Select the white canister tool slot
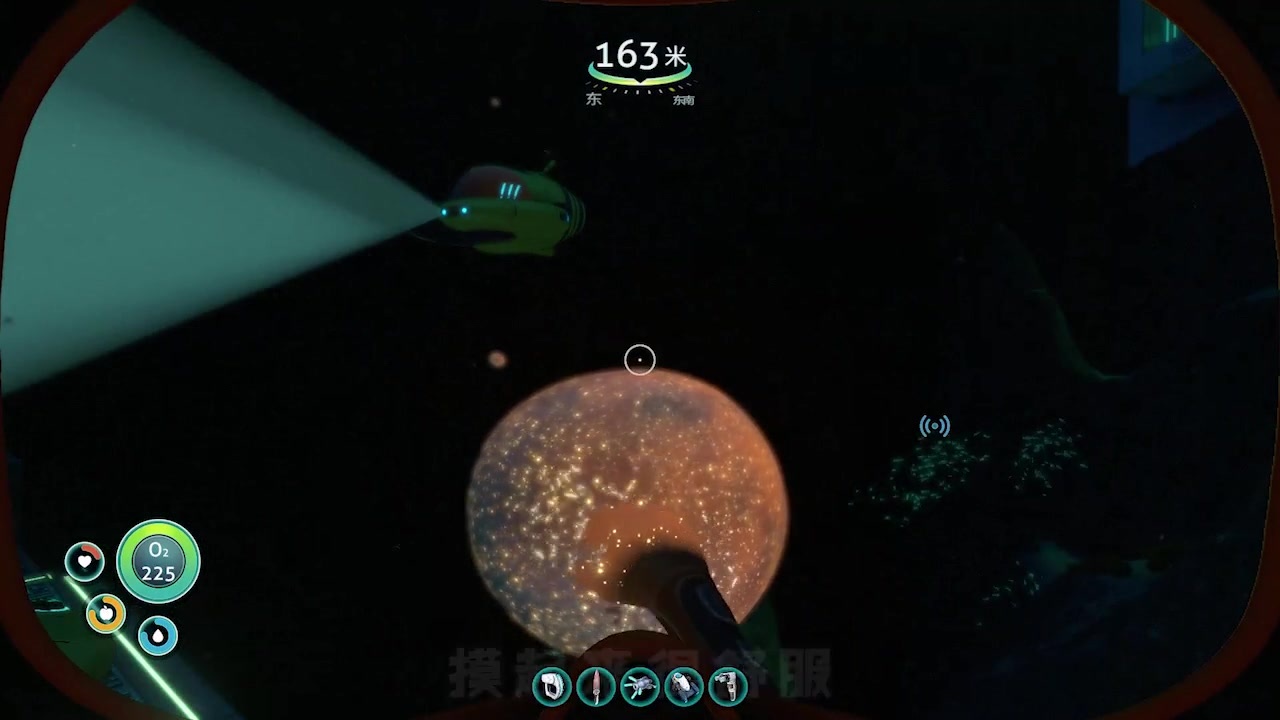This screenshot has height=720, width=1280. point(684,686)
